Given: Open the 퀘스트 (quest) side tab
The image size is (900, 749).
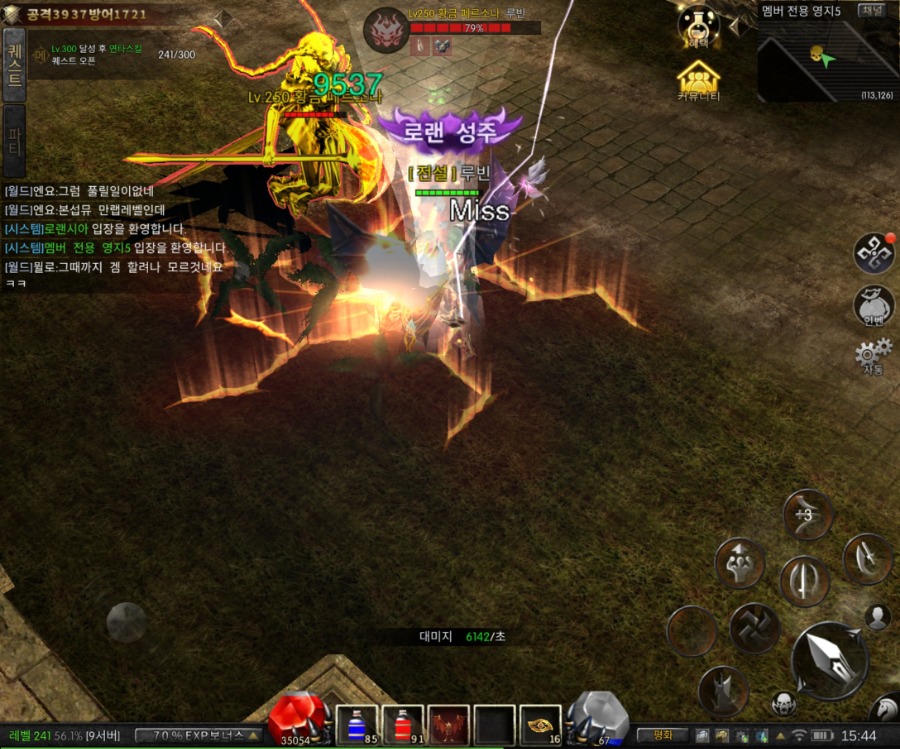Looking at the screenshot, I should [14, 64].
